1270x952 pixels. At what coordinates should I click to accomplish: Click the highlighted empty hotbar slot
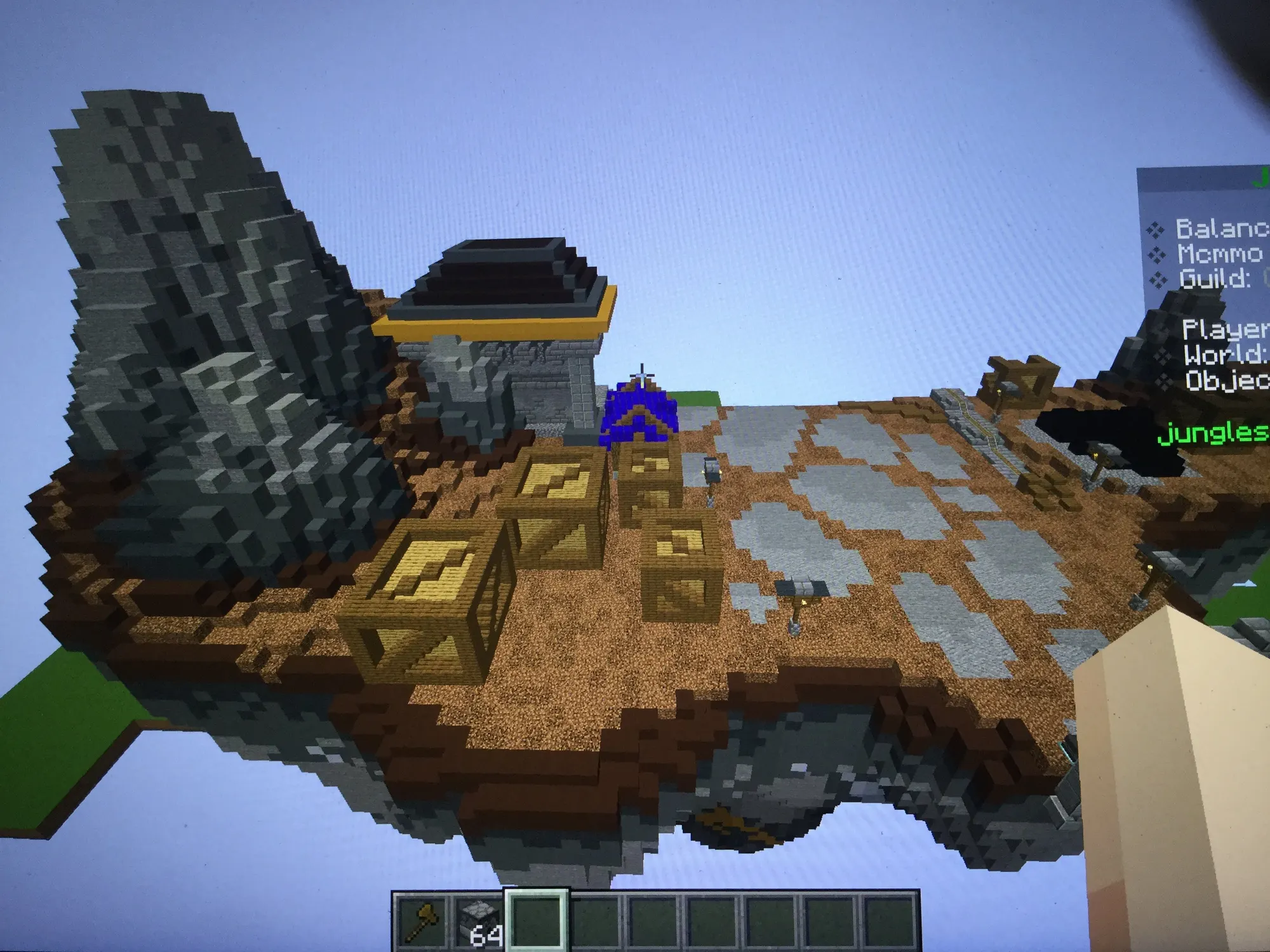tap(536, 922)
